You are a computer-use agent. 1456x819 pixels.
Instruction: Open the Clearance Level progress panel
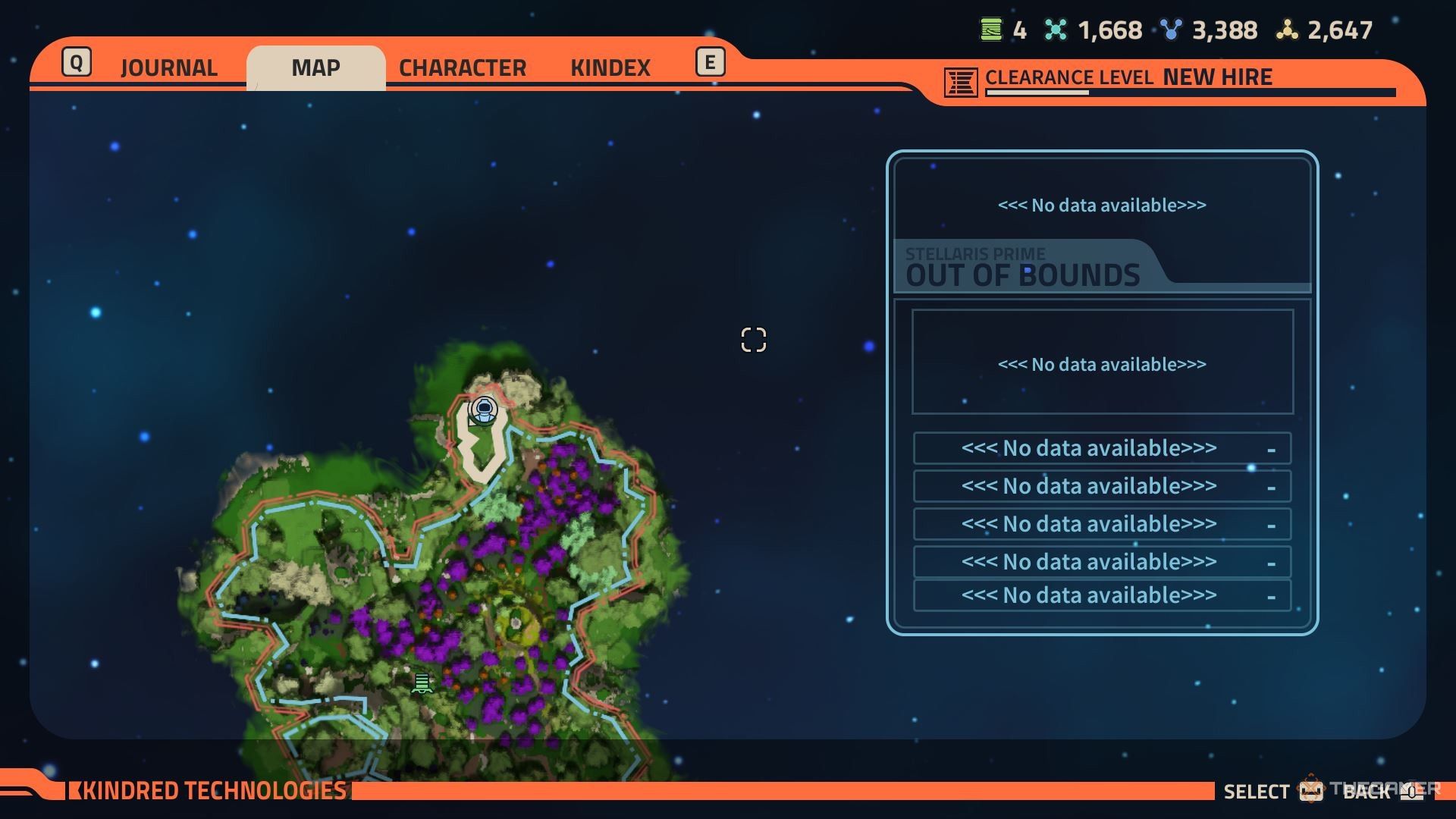point(1168,80)
